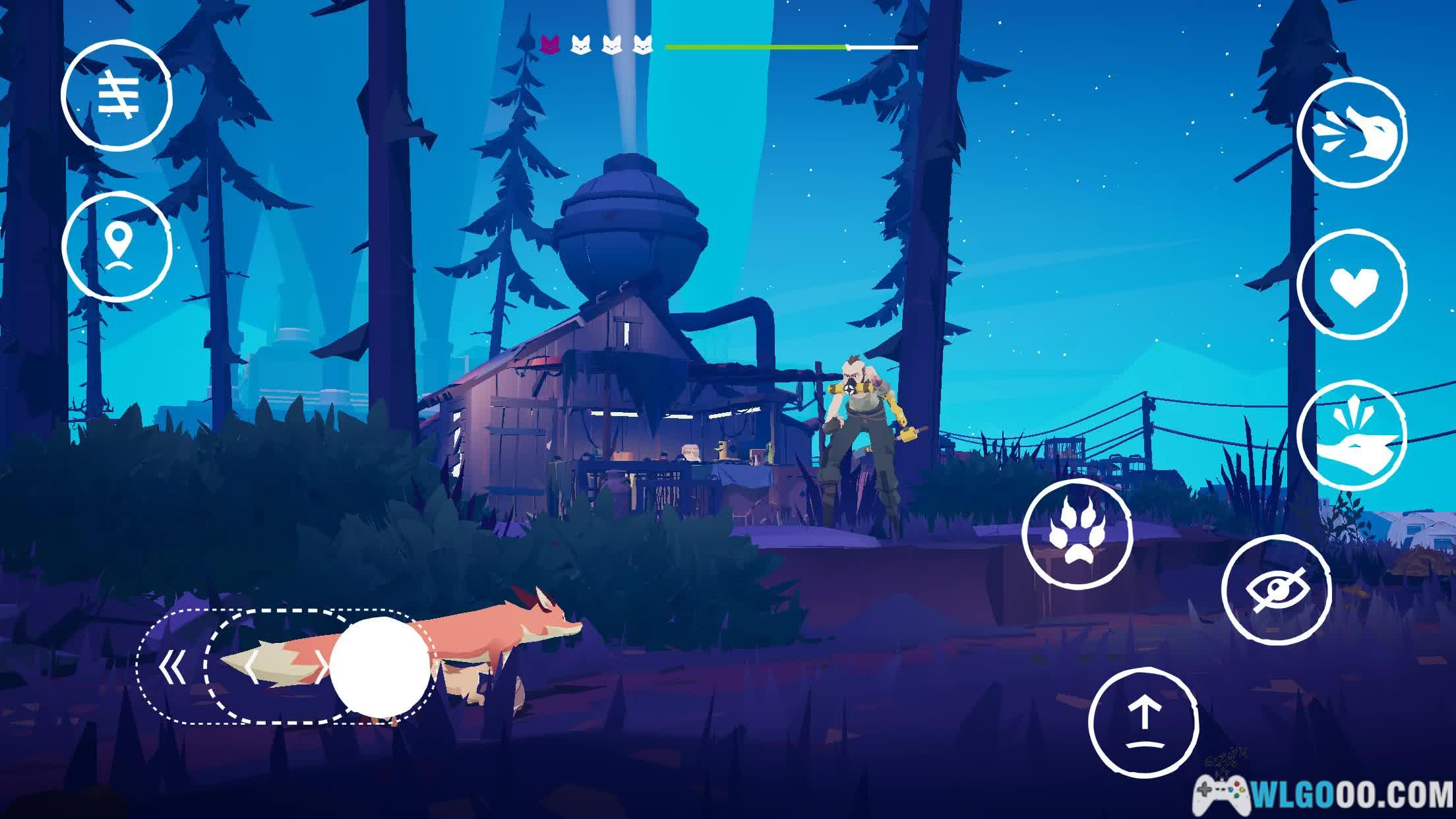Tap the white movement joystick knob

coord(379,667)
